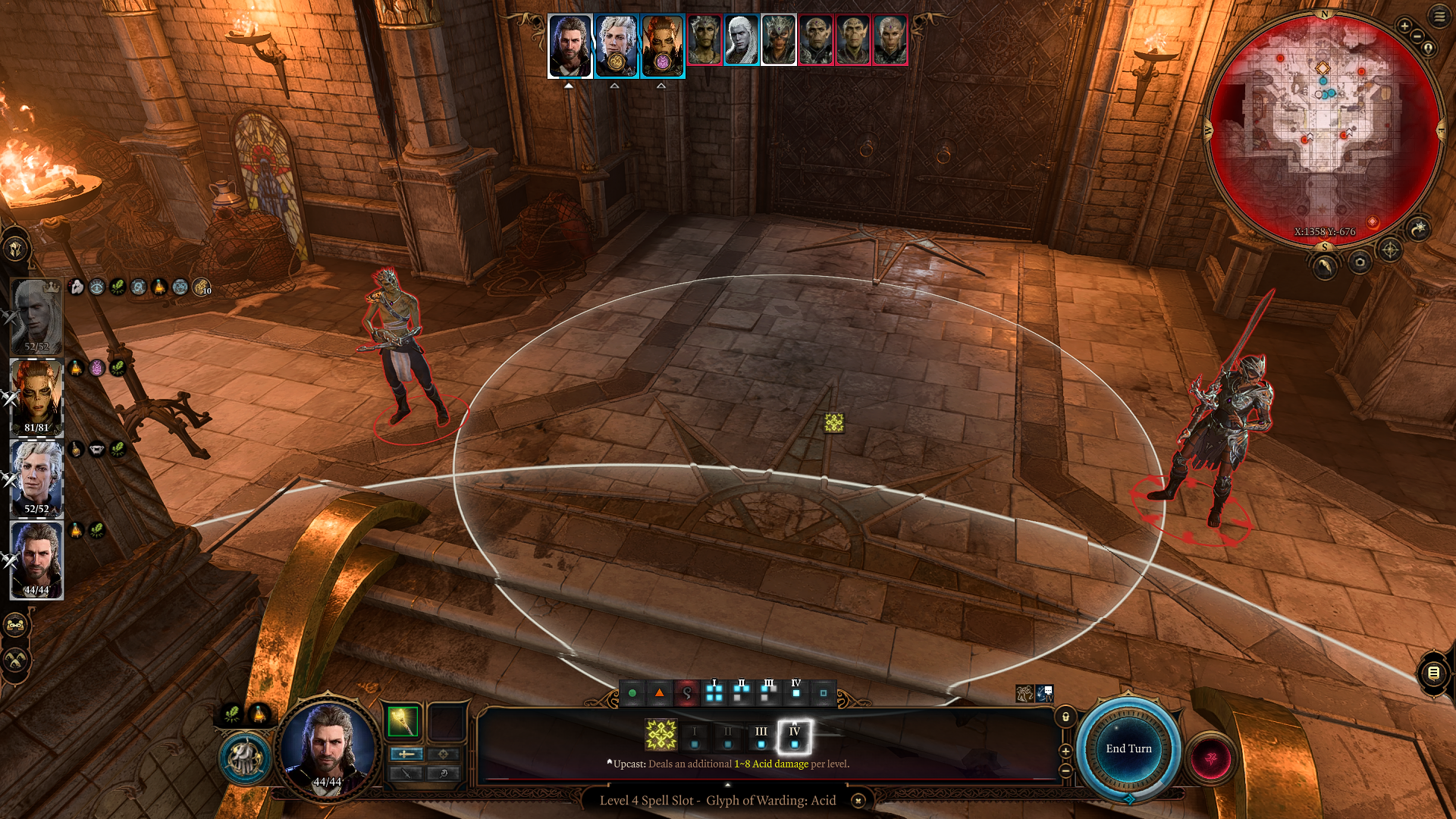1456x819 pixels.
Task: Select the staff weapon slot
Action: 403,722
